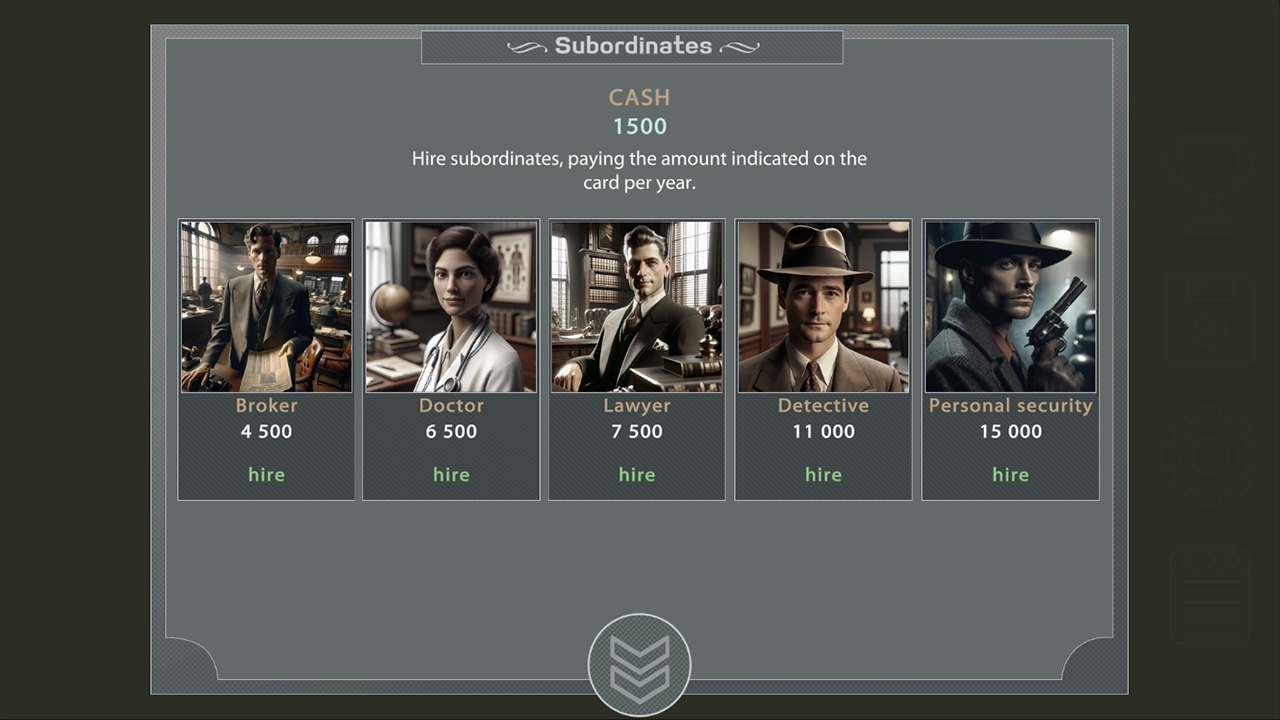This screenshot has height=720, width=1280.
Task: Hire the Lawyer for 7 500
Action: (x=637, y=474)
